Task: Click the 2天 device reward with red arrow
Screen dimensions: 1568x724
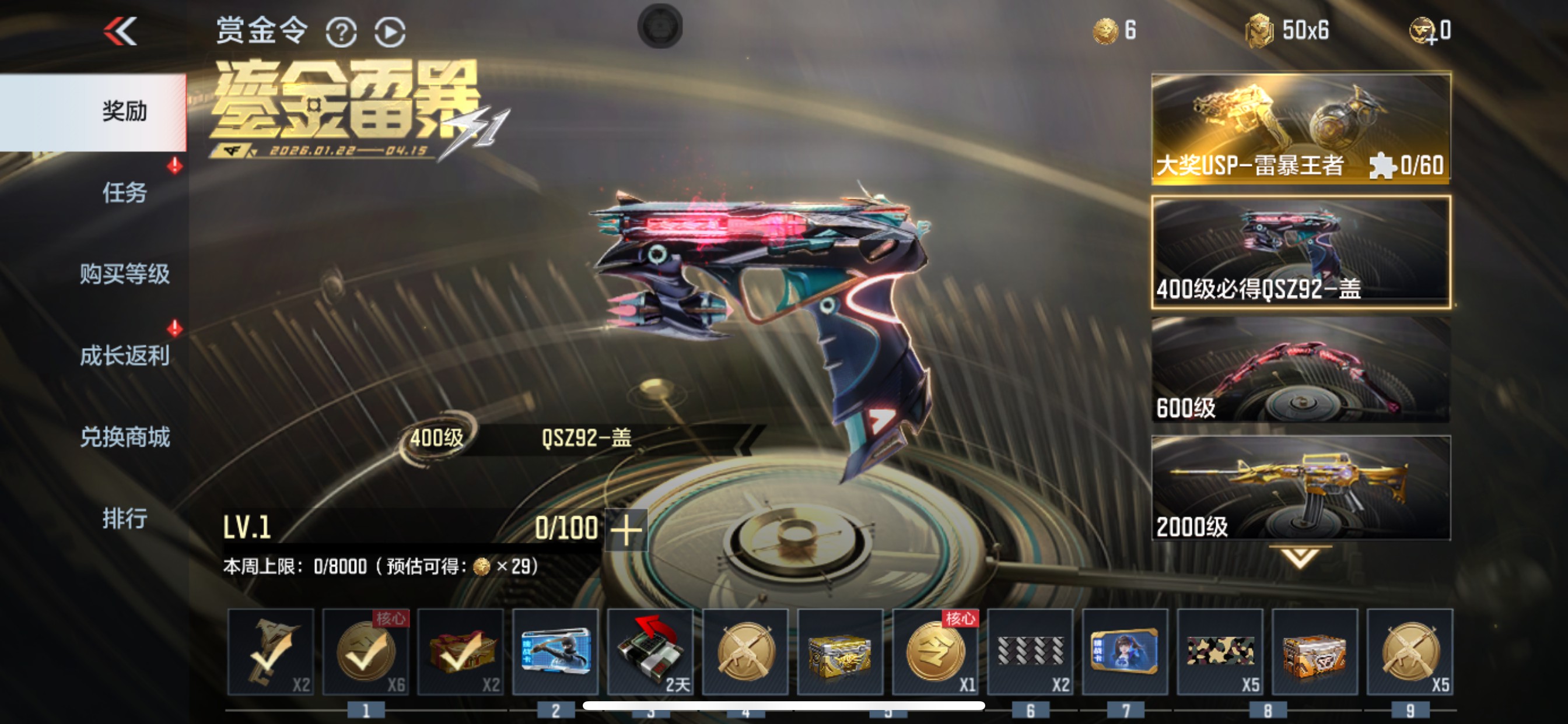Action: point(650,652)
